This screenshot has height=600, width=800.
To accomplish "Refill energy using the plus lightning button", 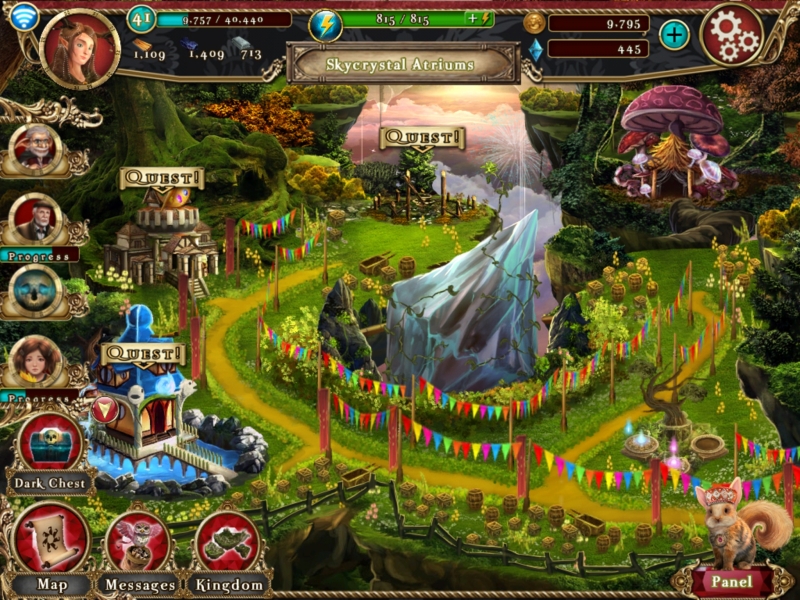I will [479, 19].
